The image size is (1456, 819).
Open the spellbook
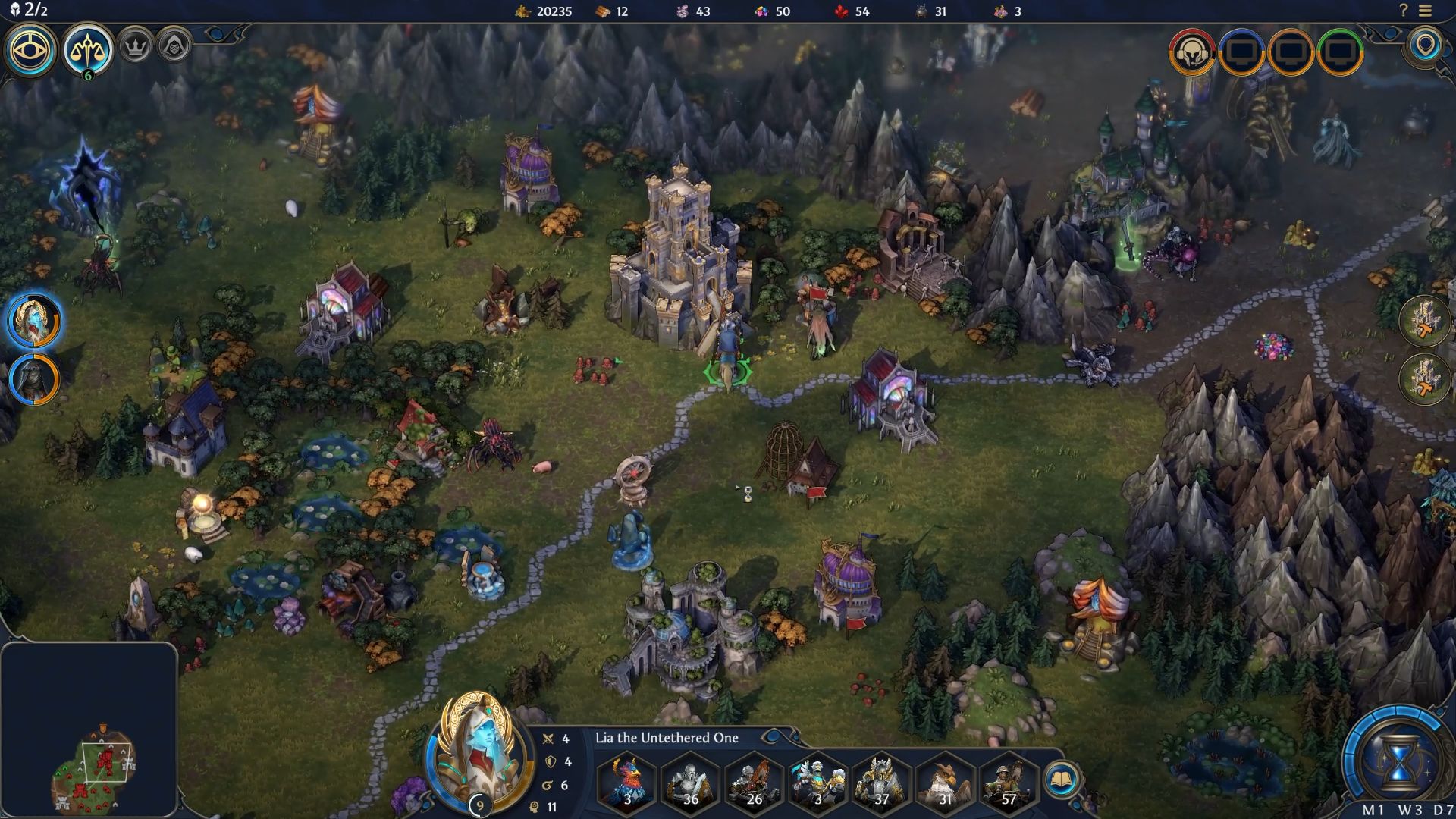click(x=1060, y=780)
